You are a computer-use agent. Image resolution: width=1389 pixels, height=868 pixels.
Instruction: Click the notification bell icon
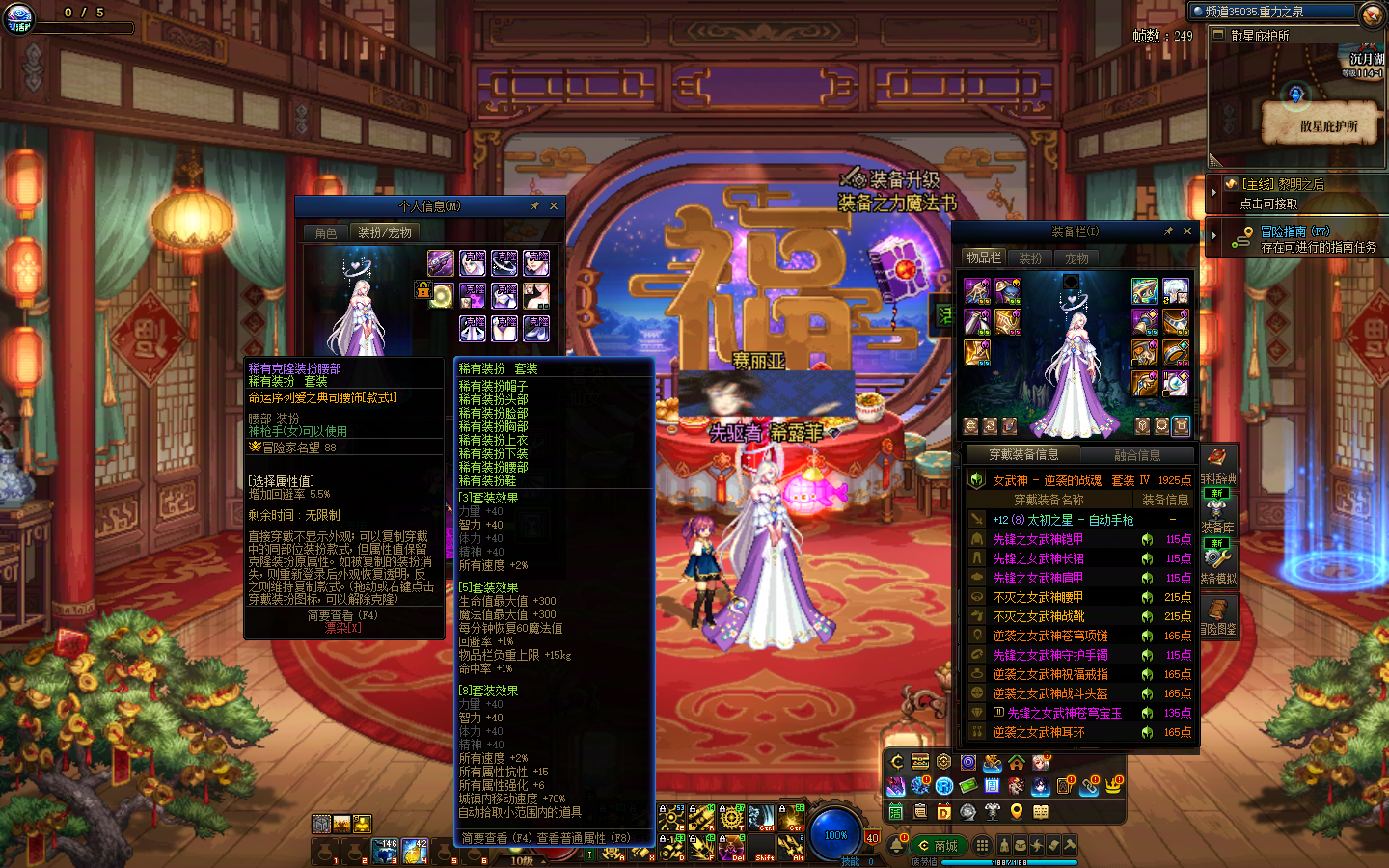(897, 846)
